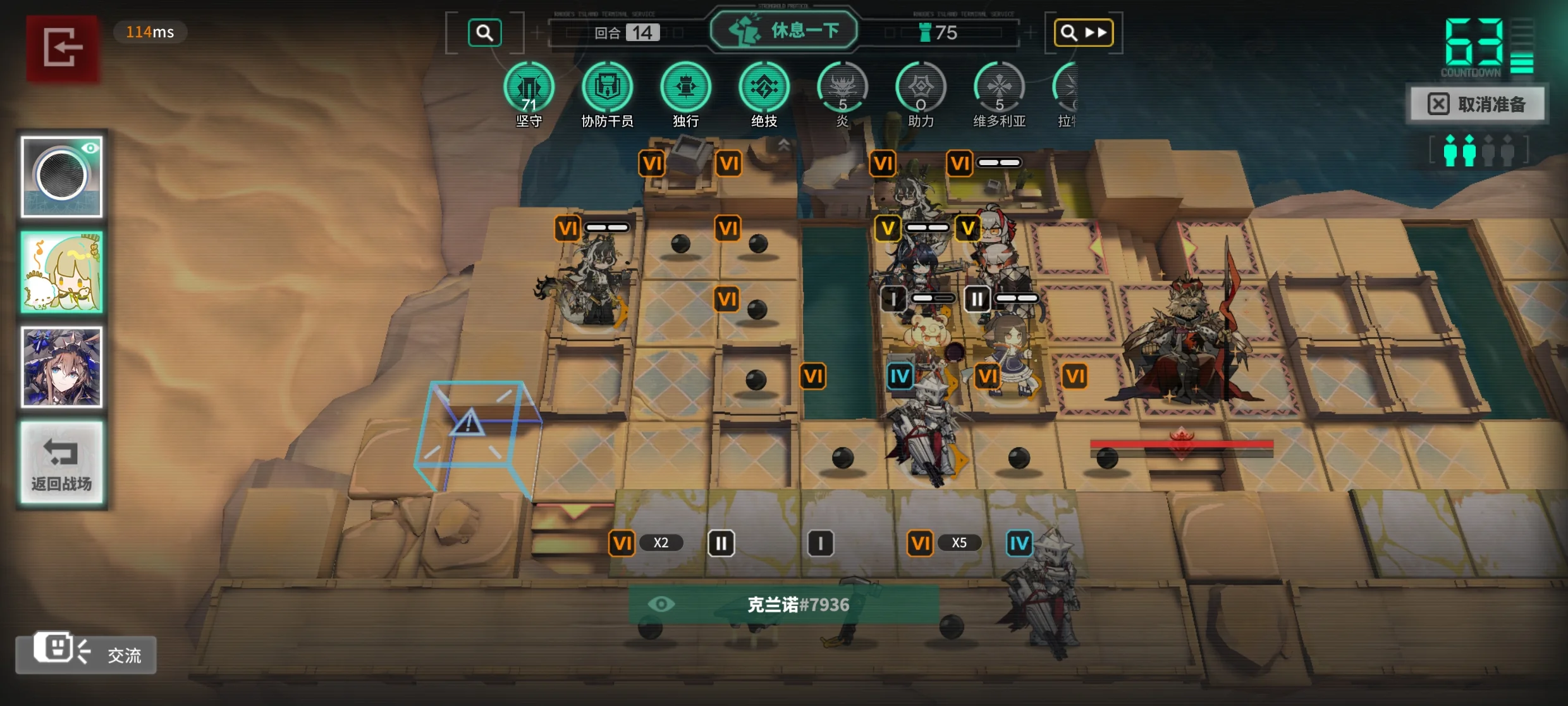1568x706 pixels.
Task: Return to battlefield with 返回战场
Action: (x=61, y=463)
